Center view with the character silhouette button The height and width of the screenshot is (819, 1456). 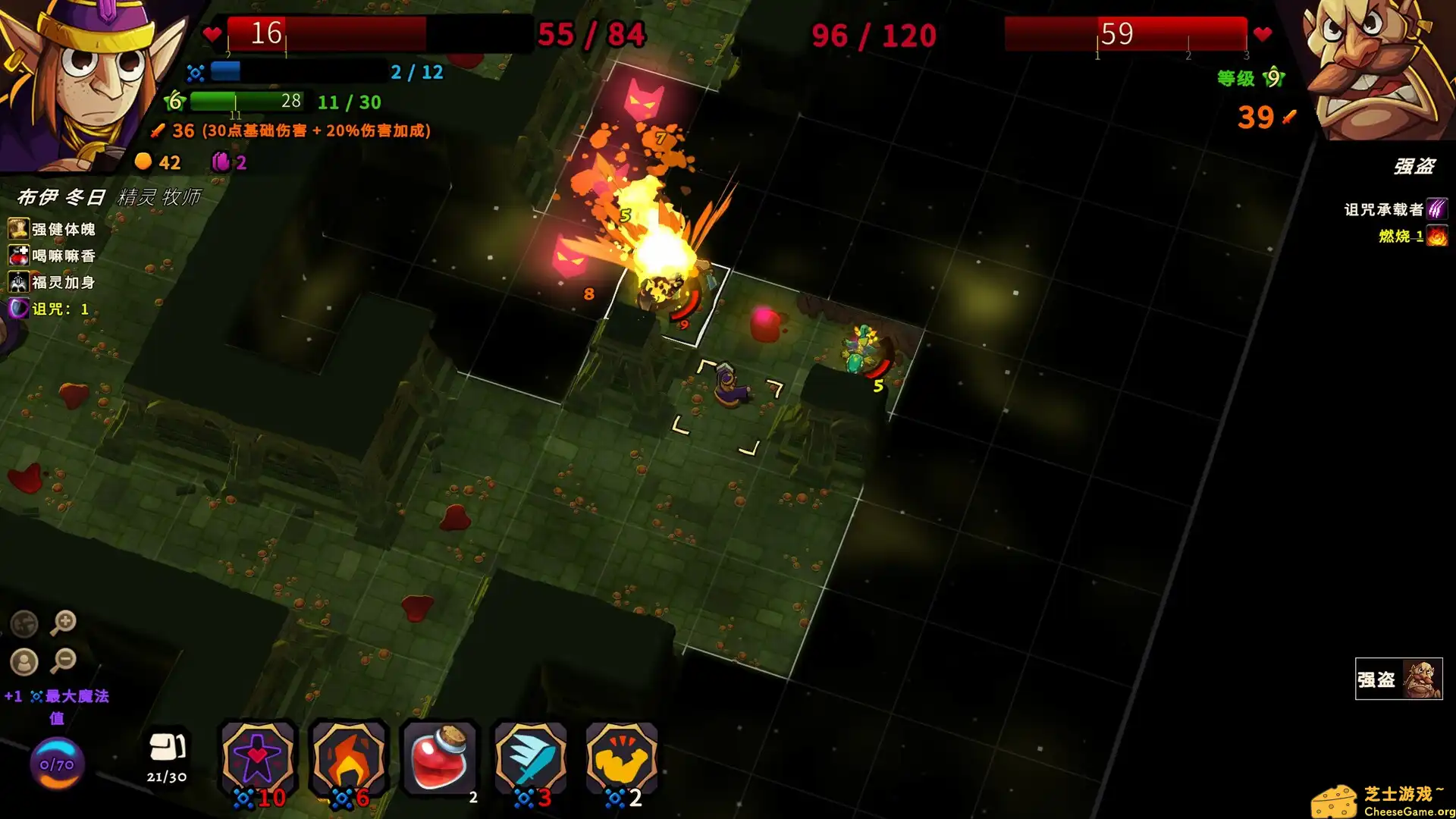tap(24, 662)
